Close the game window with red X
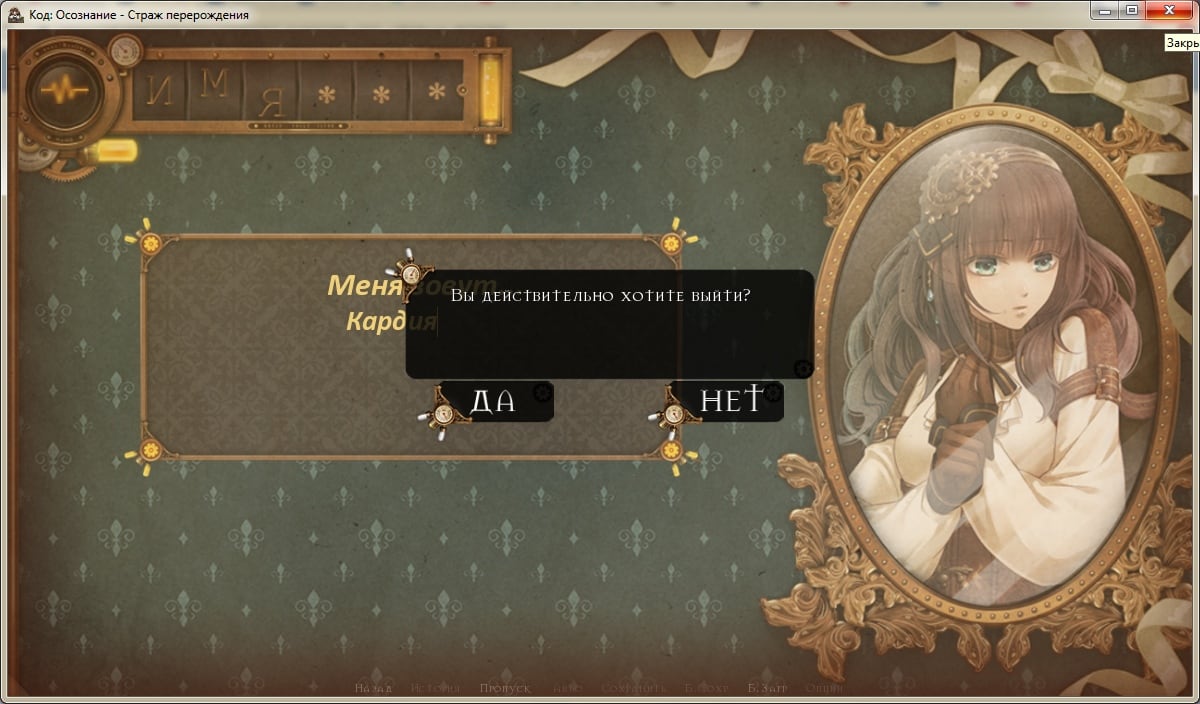This screenshot has height=704, width=1200. [1168, 10]
